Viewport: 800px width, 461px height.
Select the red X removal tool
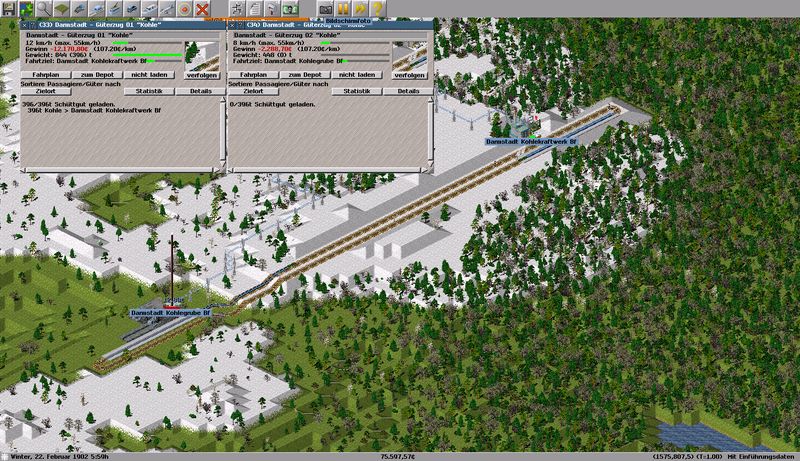[202, 9]
